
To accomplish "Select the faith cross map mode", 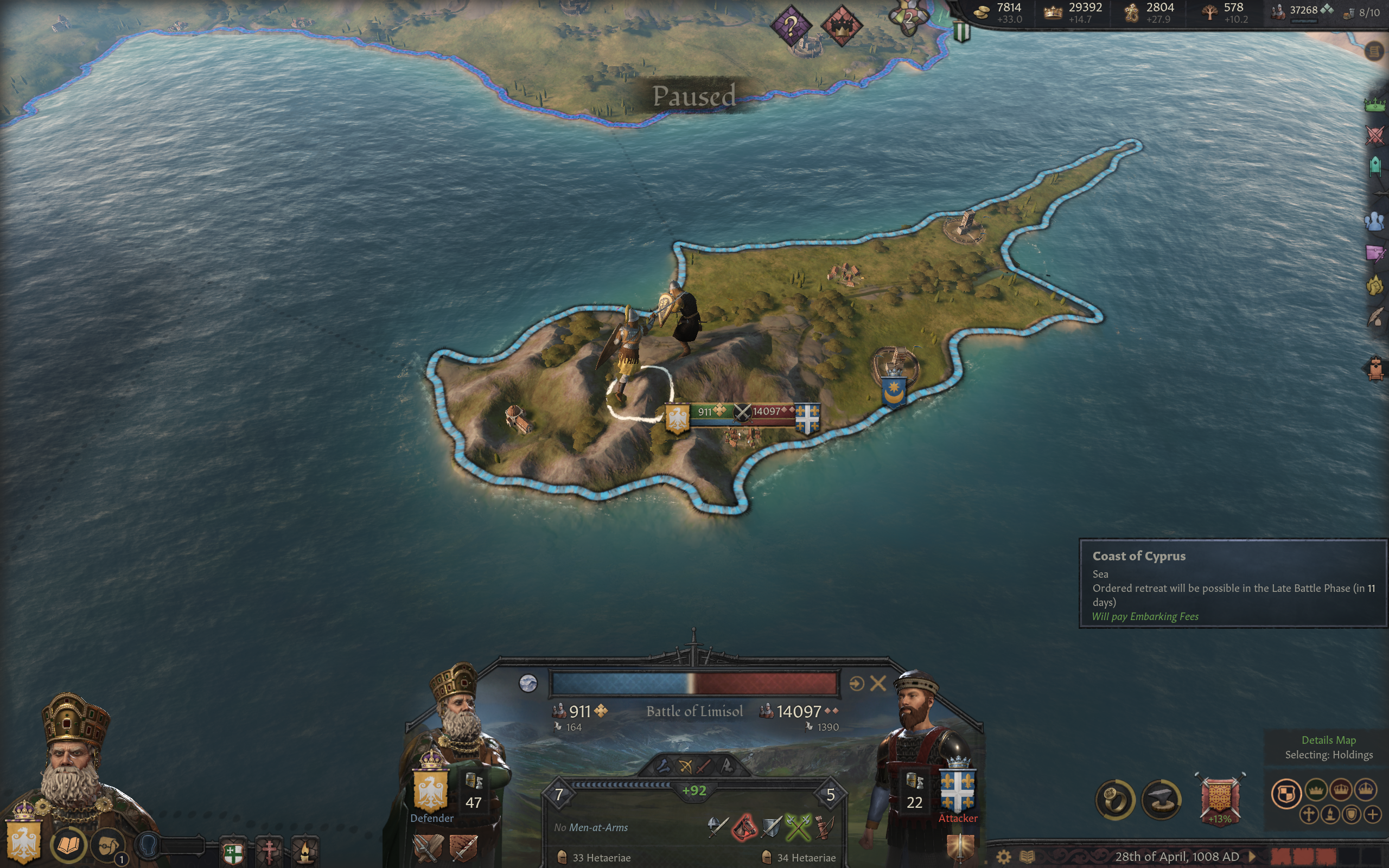I will (x=1309, y=815).
